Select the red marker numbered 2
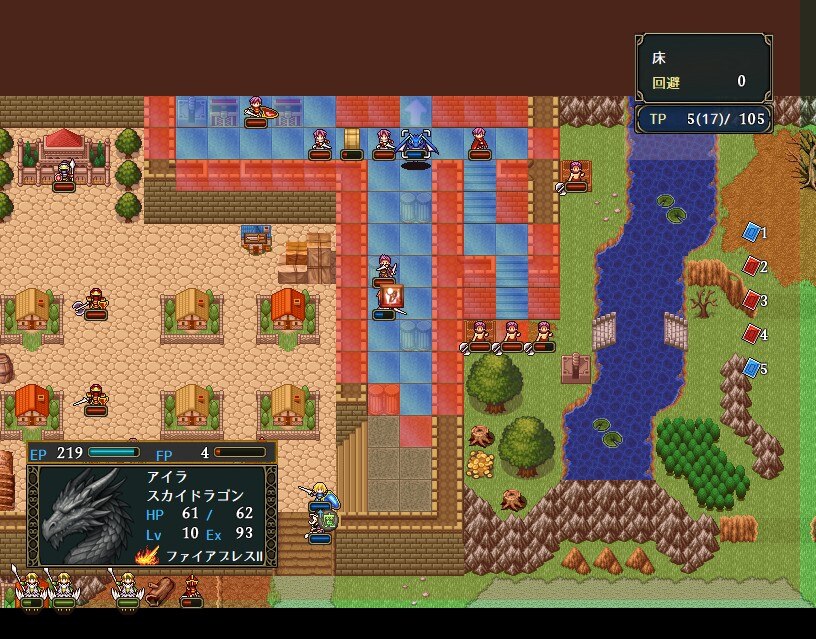This screenshot has width=816, height=639. tap(752, 267)
